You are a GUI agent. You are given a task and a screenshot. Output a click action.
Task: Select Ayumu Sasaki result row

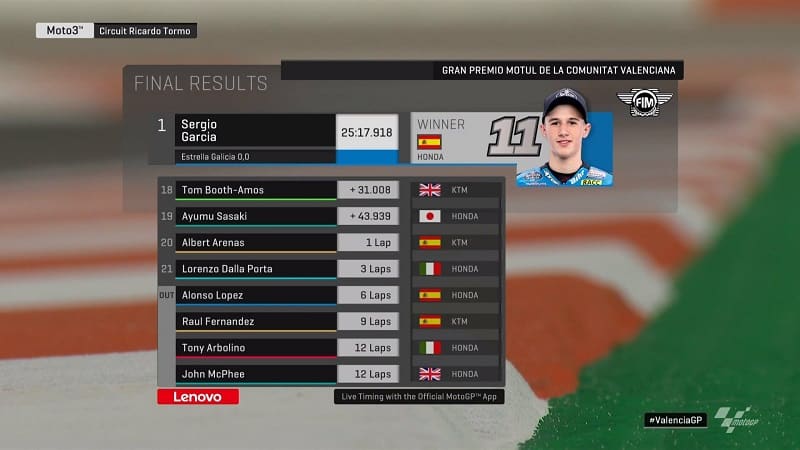coord(256,216)
